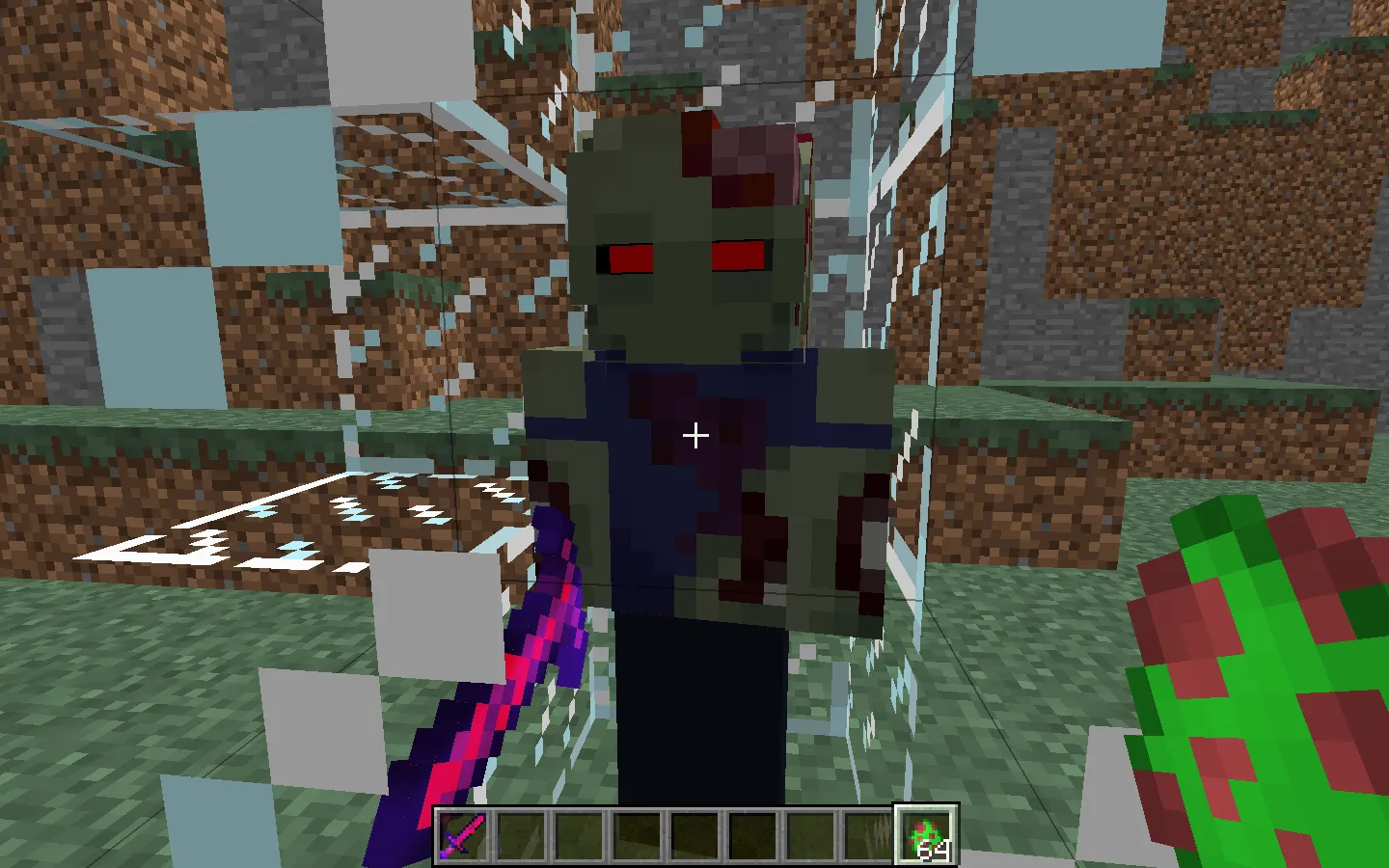Screen dimensions: 1389x868
Task: Click the fifth empty hotbar slot
Action: tap(693, 835)
